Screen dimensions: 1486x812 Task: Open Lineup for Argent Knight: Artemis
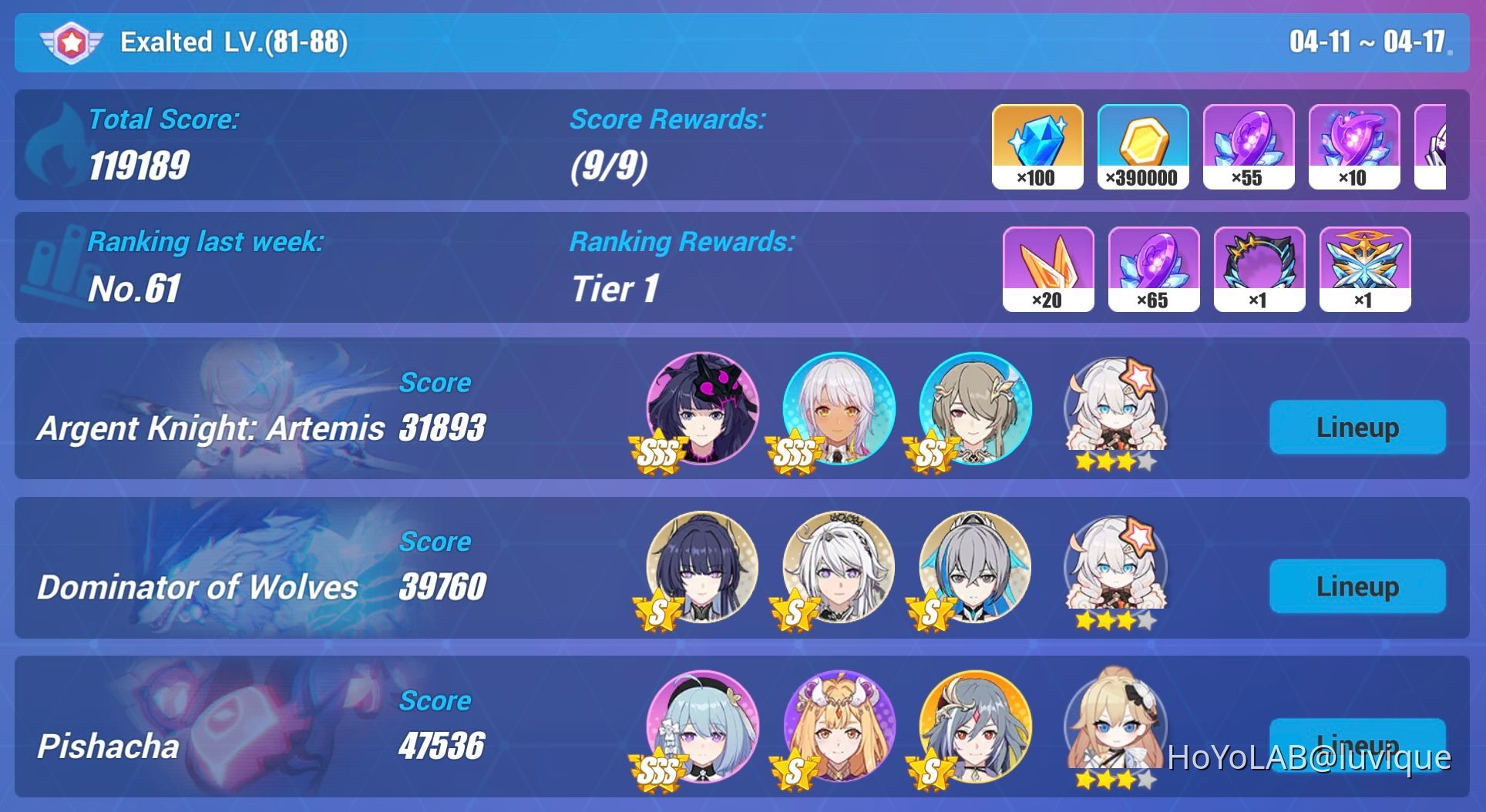[1357, 427]
